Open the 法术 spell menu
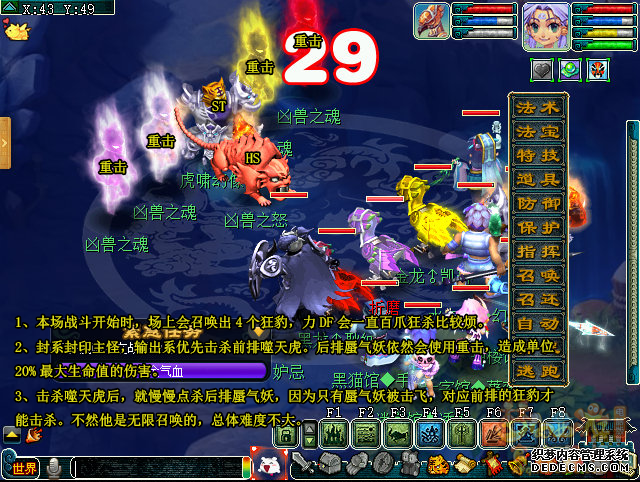 539,107
